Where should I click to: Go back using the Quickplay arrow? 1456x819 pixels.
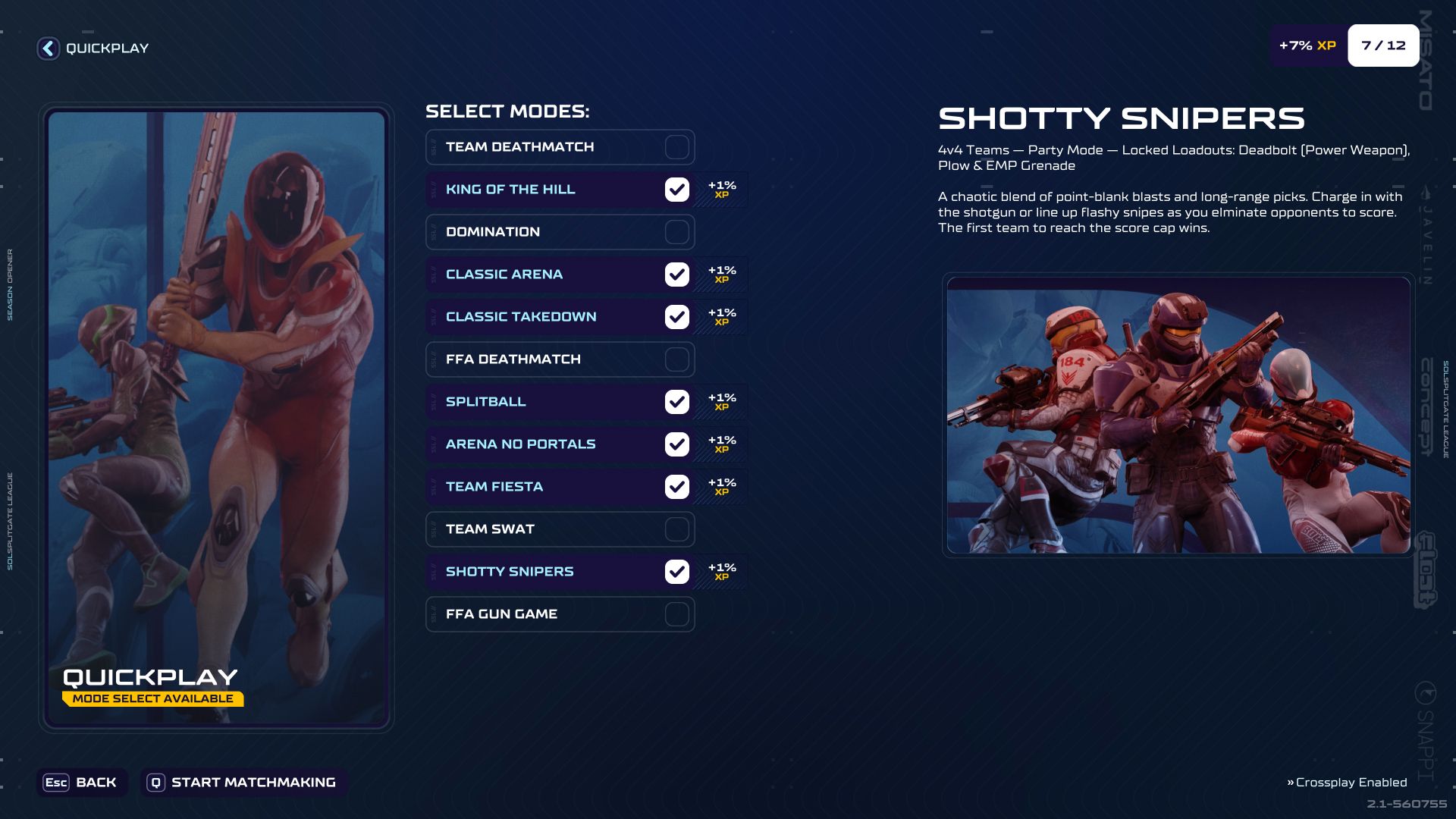[49, 49]
